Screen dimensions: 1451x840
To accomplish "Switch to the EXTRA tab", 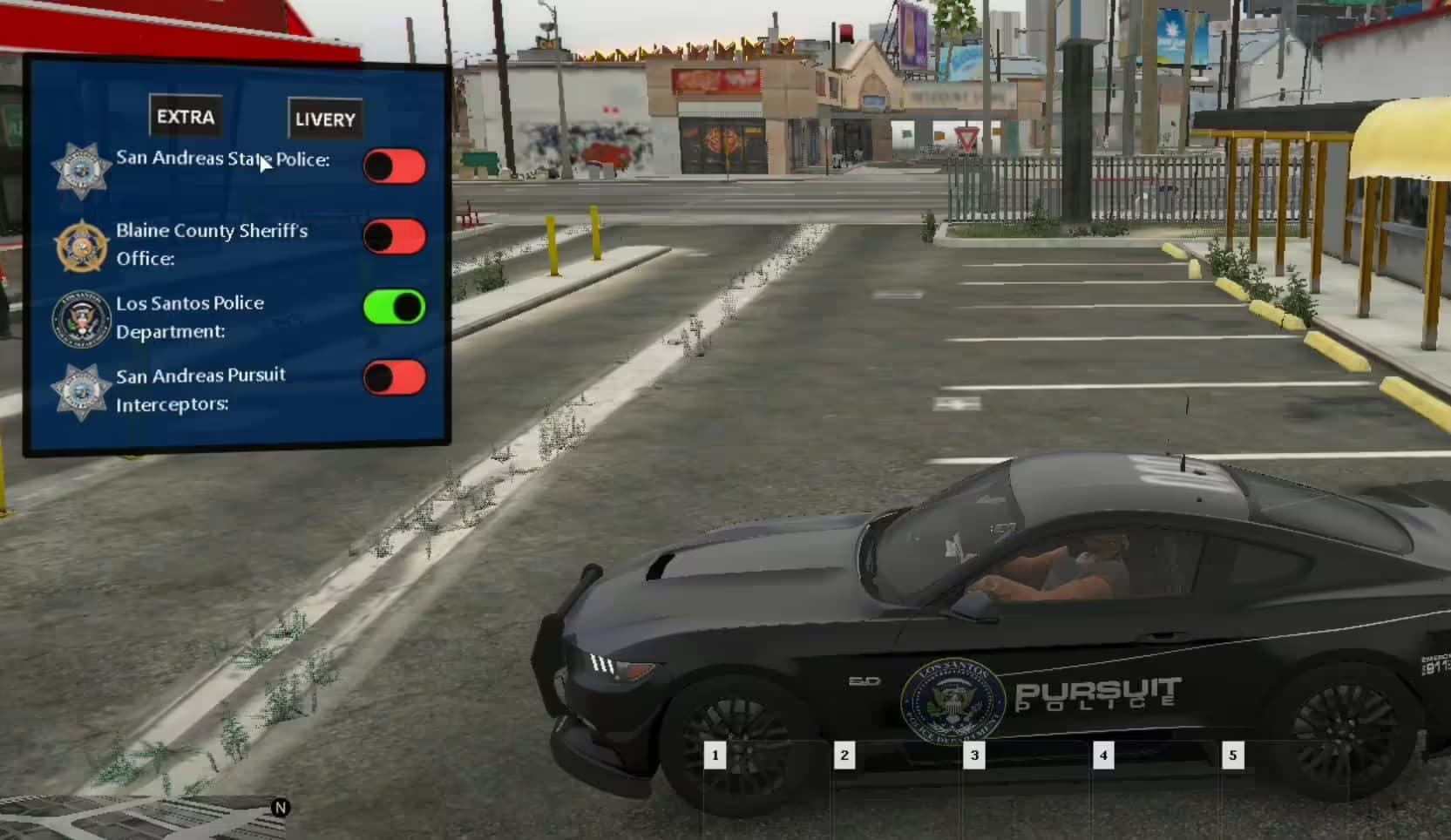I will [x=185, y=116].
